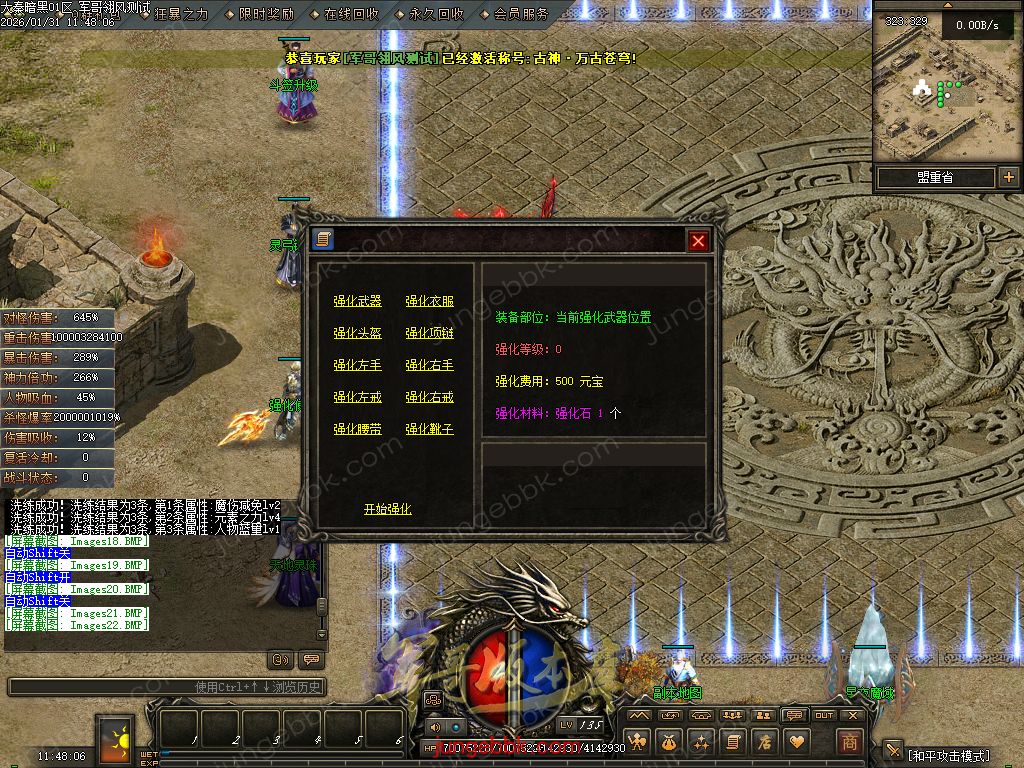1024x768 pixels.
Task: Close the enhancement dialog window
Action: point(698,240)
